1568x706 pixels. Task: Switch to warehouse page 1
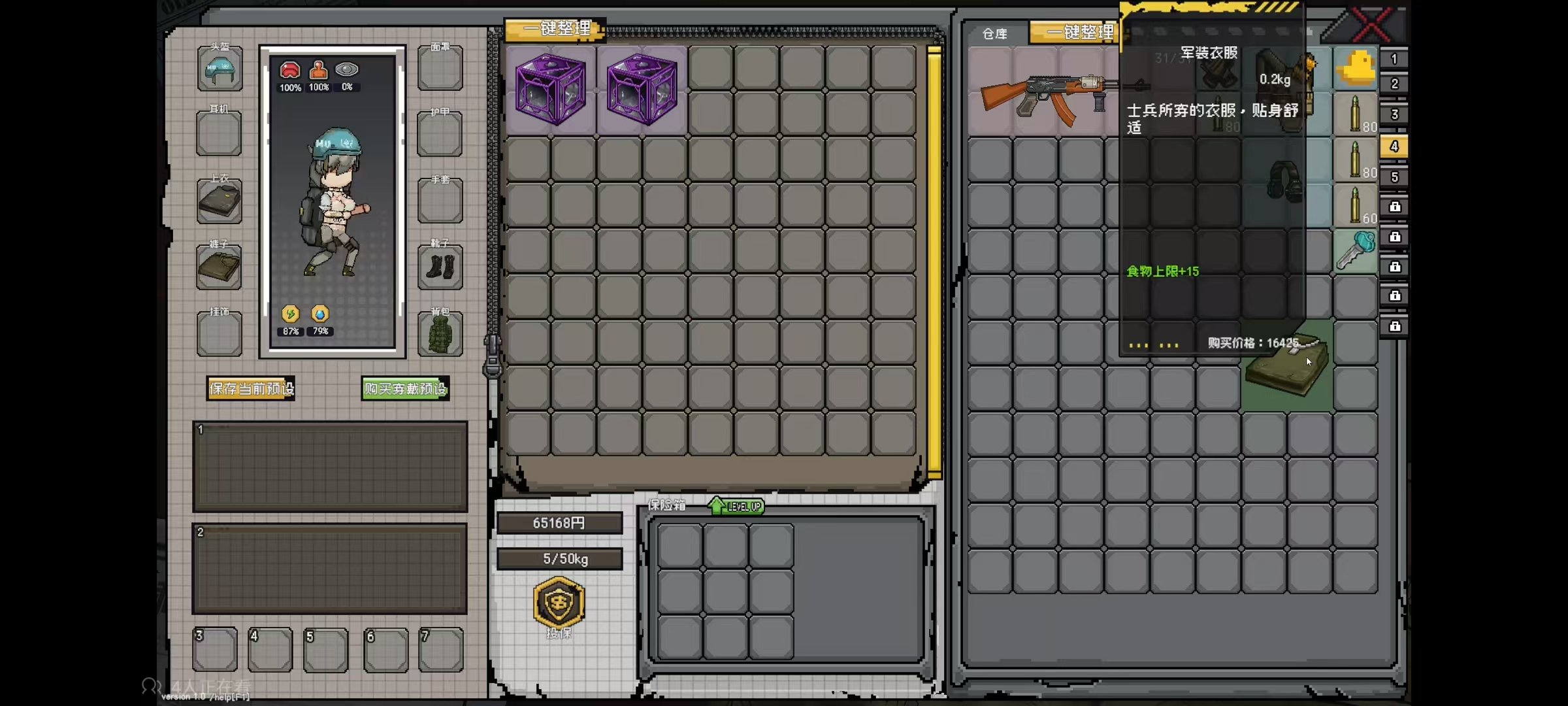[1394, 59]
